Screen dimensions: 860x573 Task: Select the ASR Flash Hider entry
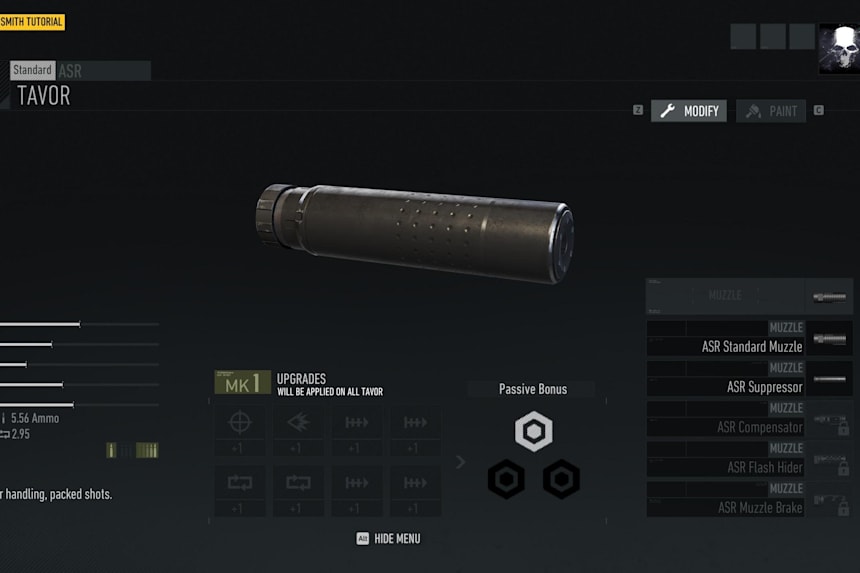pyautogui.click(x=749, y=459)
